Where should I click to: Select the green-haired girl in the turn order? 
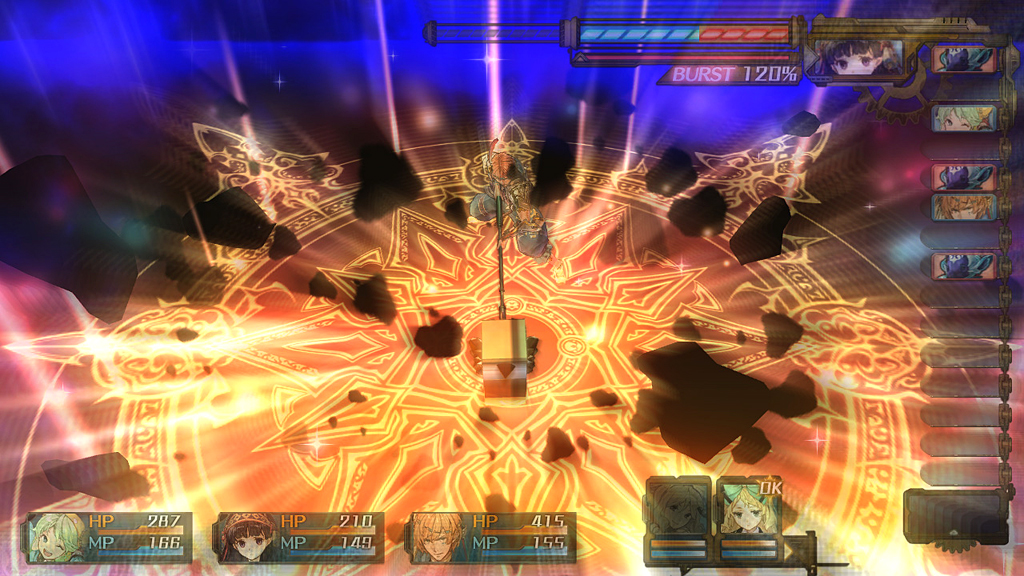(x=964, y=119)
